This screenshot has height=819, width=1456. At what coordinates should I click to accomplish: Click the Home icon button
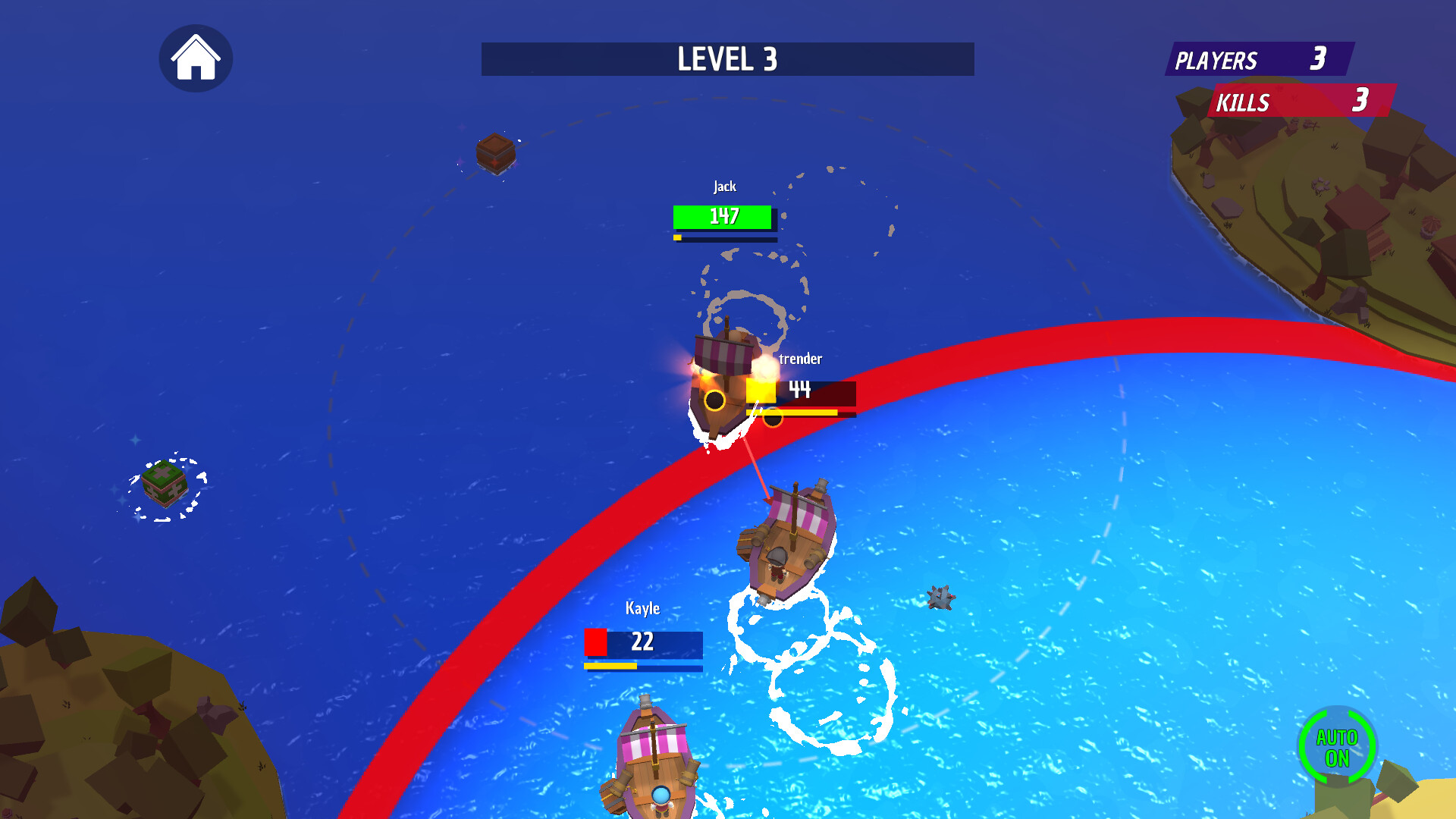point(196,58)
